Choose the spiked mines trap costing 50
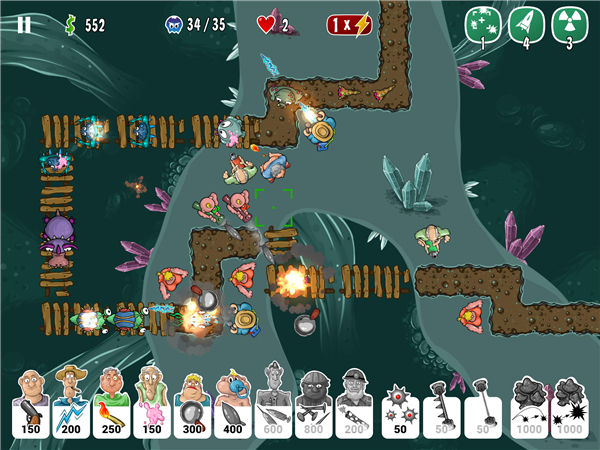This screenshot has width=600, height=450. 401,405
